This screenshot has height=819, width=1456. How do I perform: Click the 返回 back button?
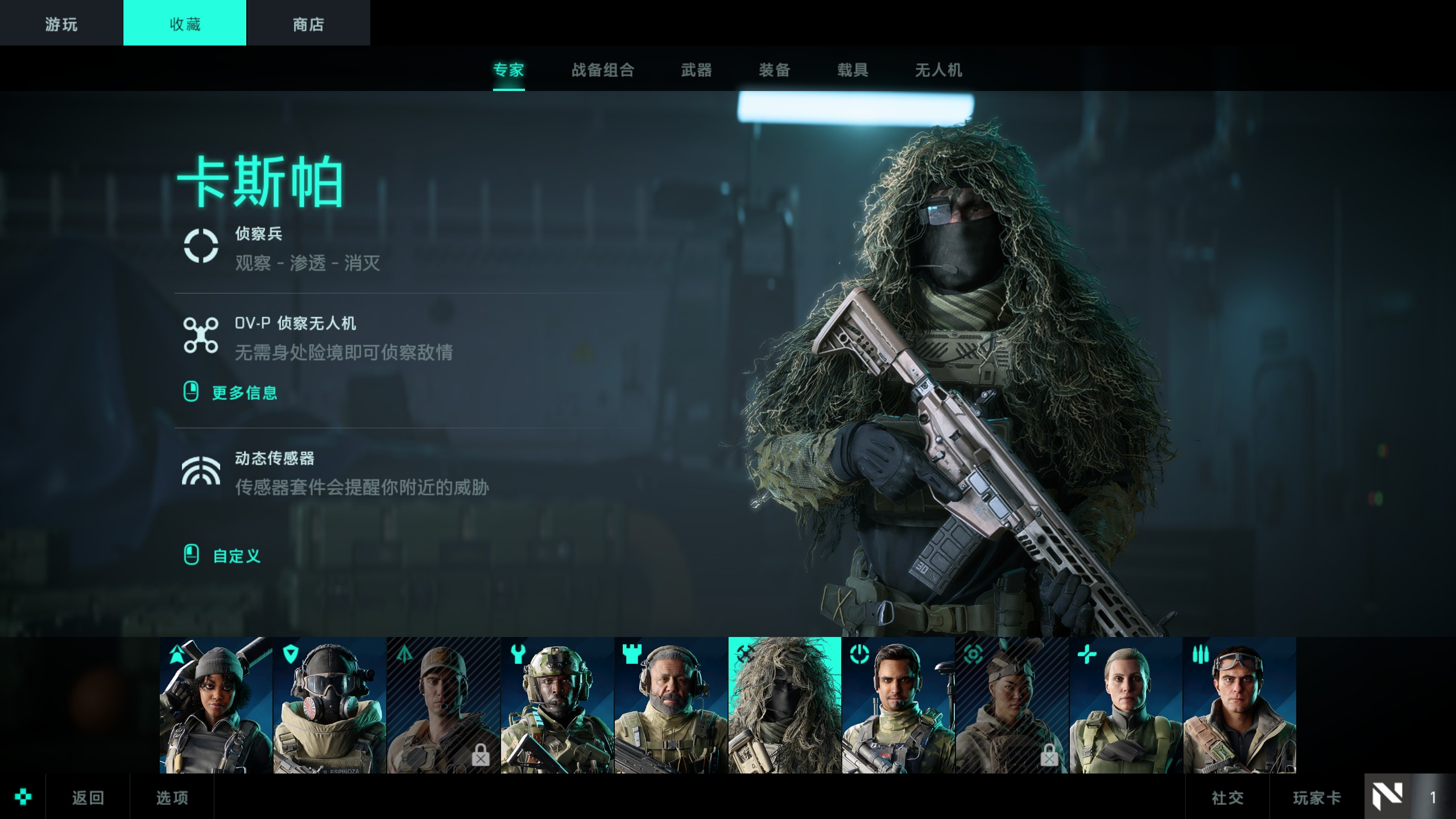[88, 797]
